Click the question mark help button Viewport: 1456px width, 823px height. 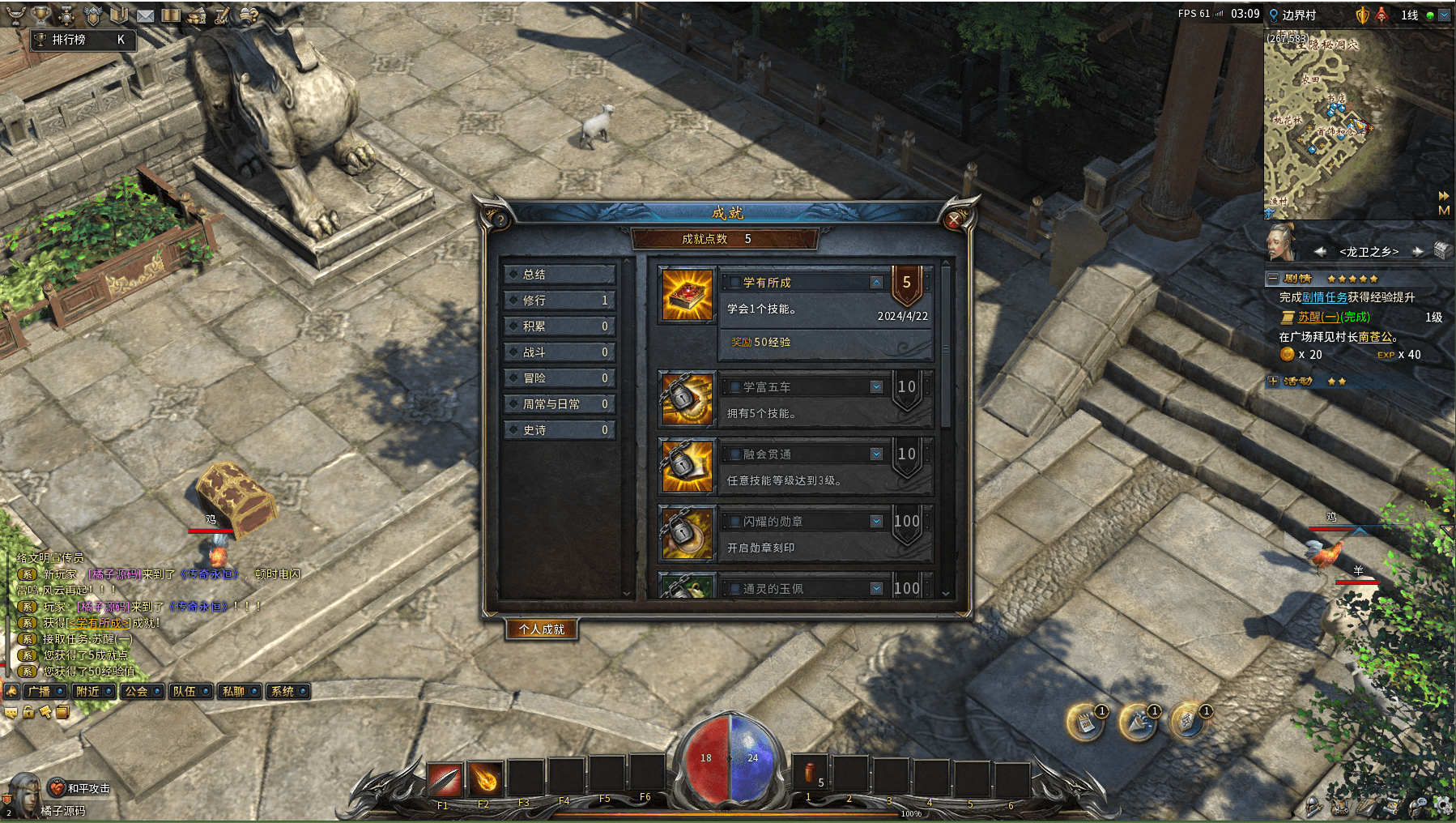pyautogui.click(x=500, y=220)
